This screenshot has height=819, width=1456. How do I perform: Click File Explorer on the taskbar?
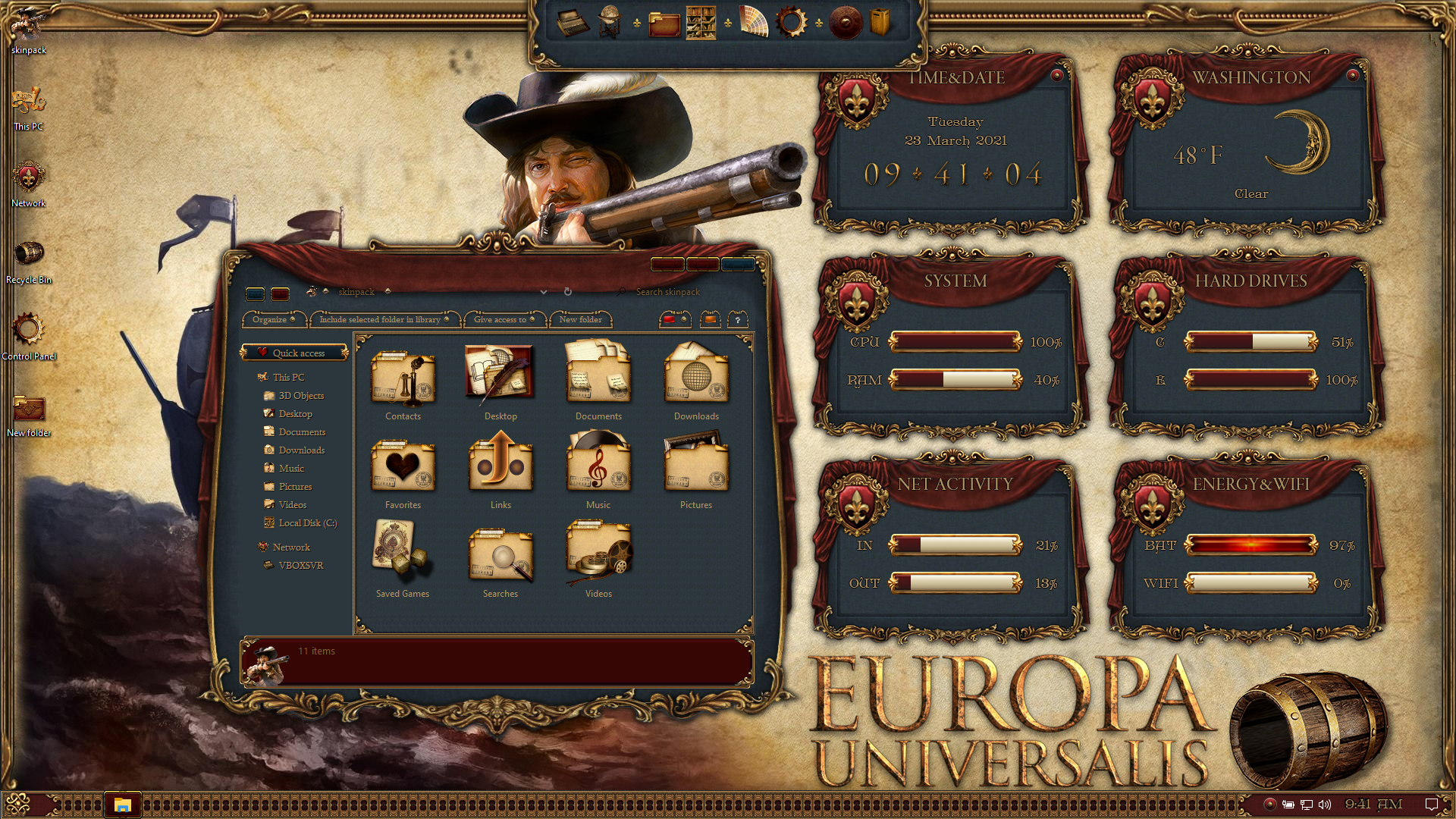coord(122,805)
